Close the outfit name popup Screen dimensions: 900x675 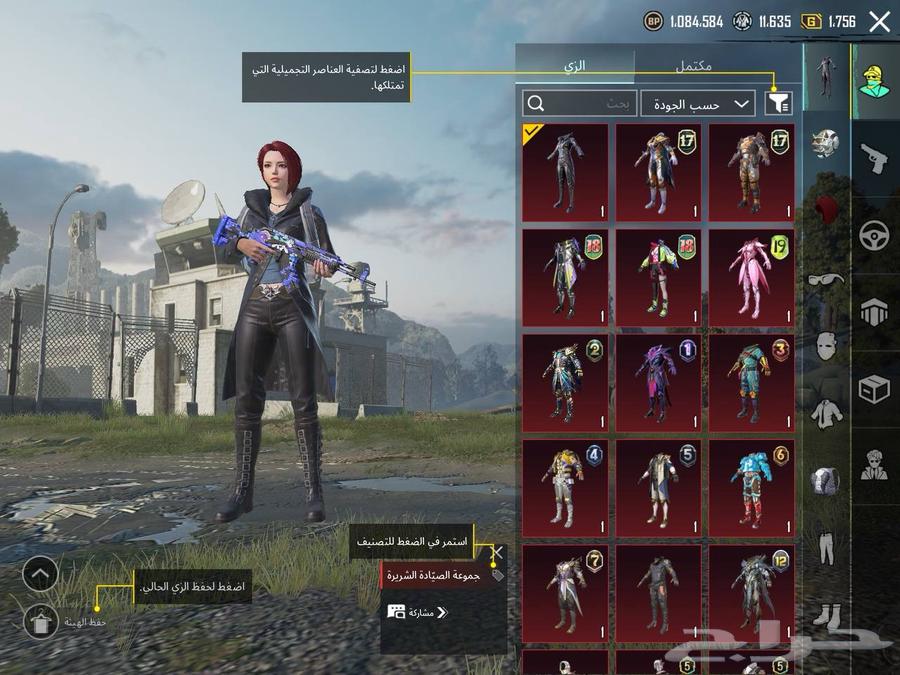pos(497,551)
